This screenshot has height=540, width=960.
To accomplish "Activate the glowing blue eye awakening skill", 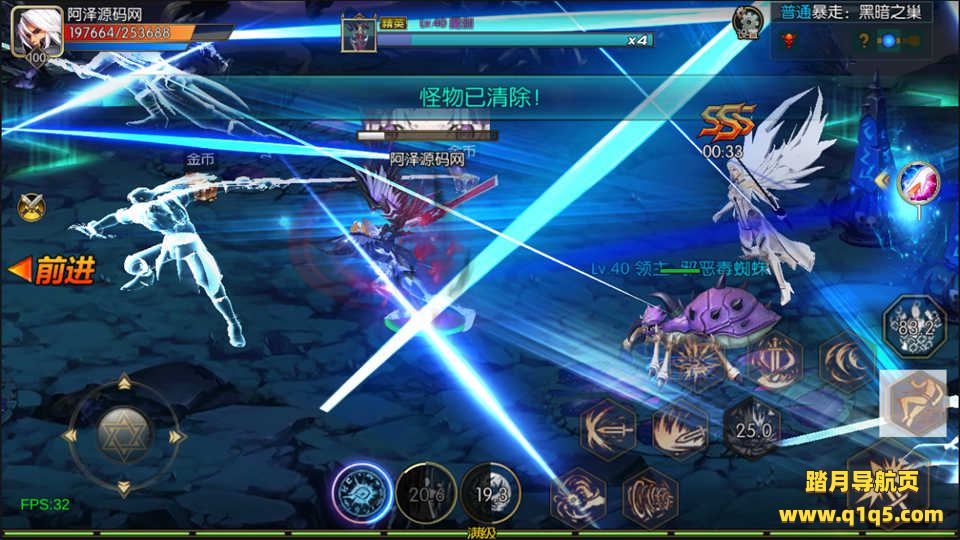I will coord(361,493).
